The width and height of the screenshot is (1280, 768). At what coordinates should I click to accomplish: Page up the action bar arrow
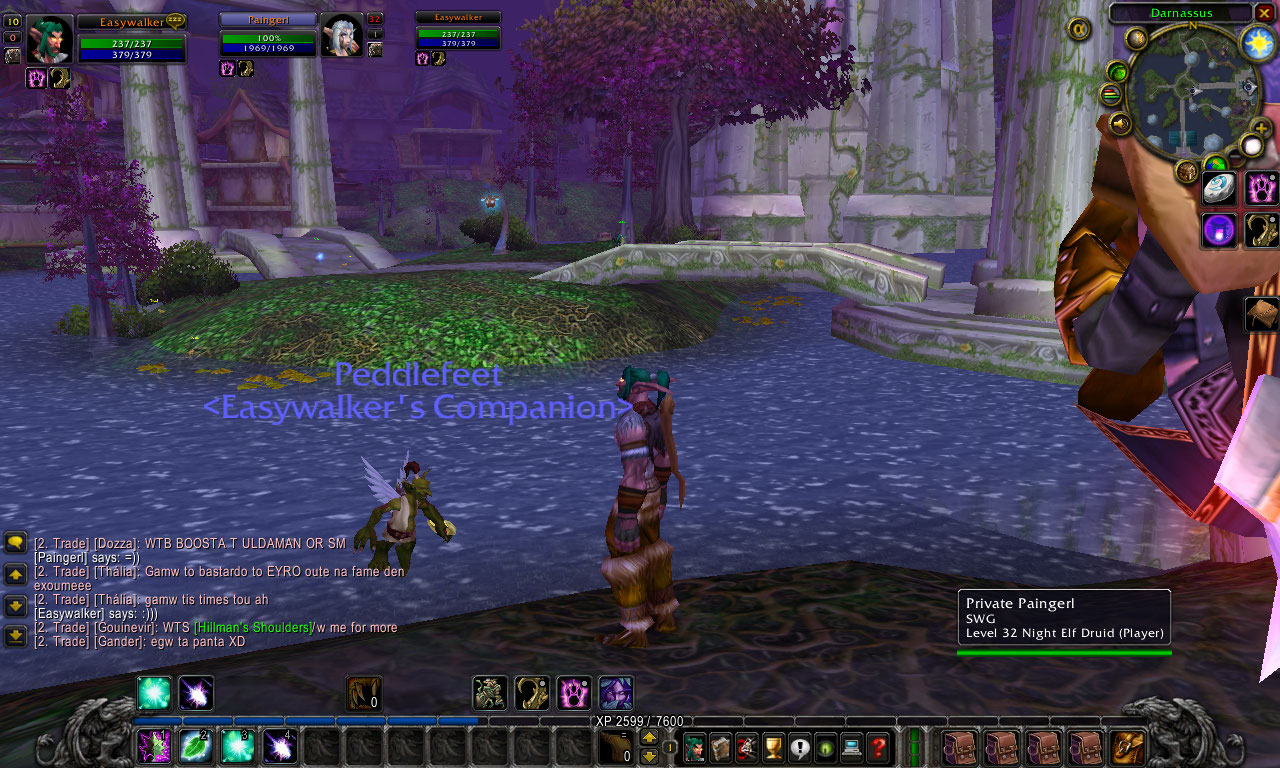(649, 738)
